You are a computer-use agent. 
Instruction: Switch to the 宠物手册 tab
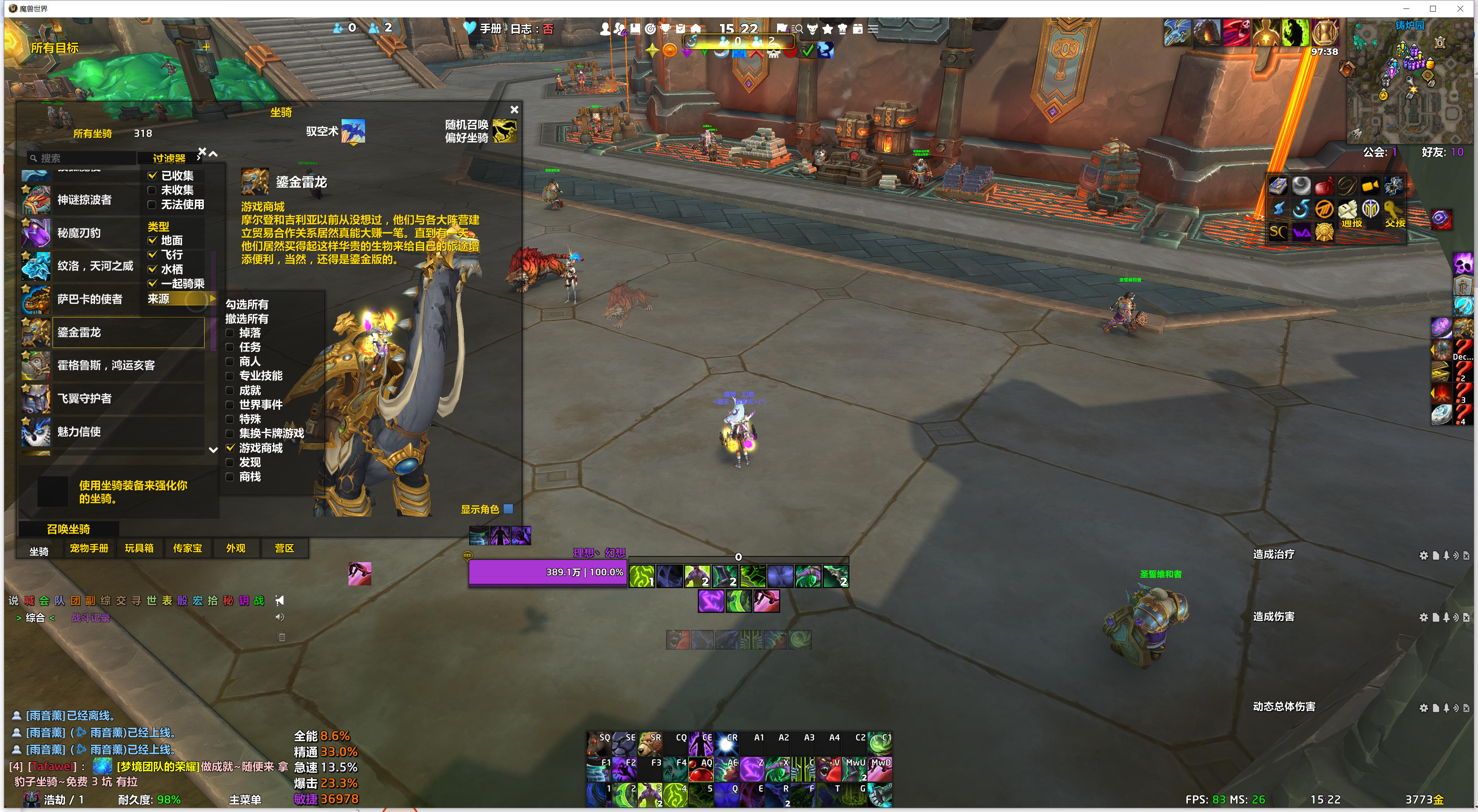89,548
